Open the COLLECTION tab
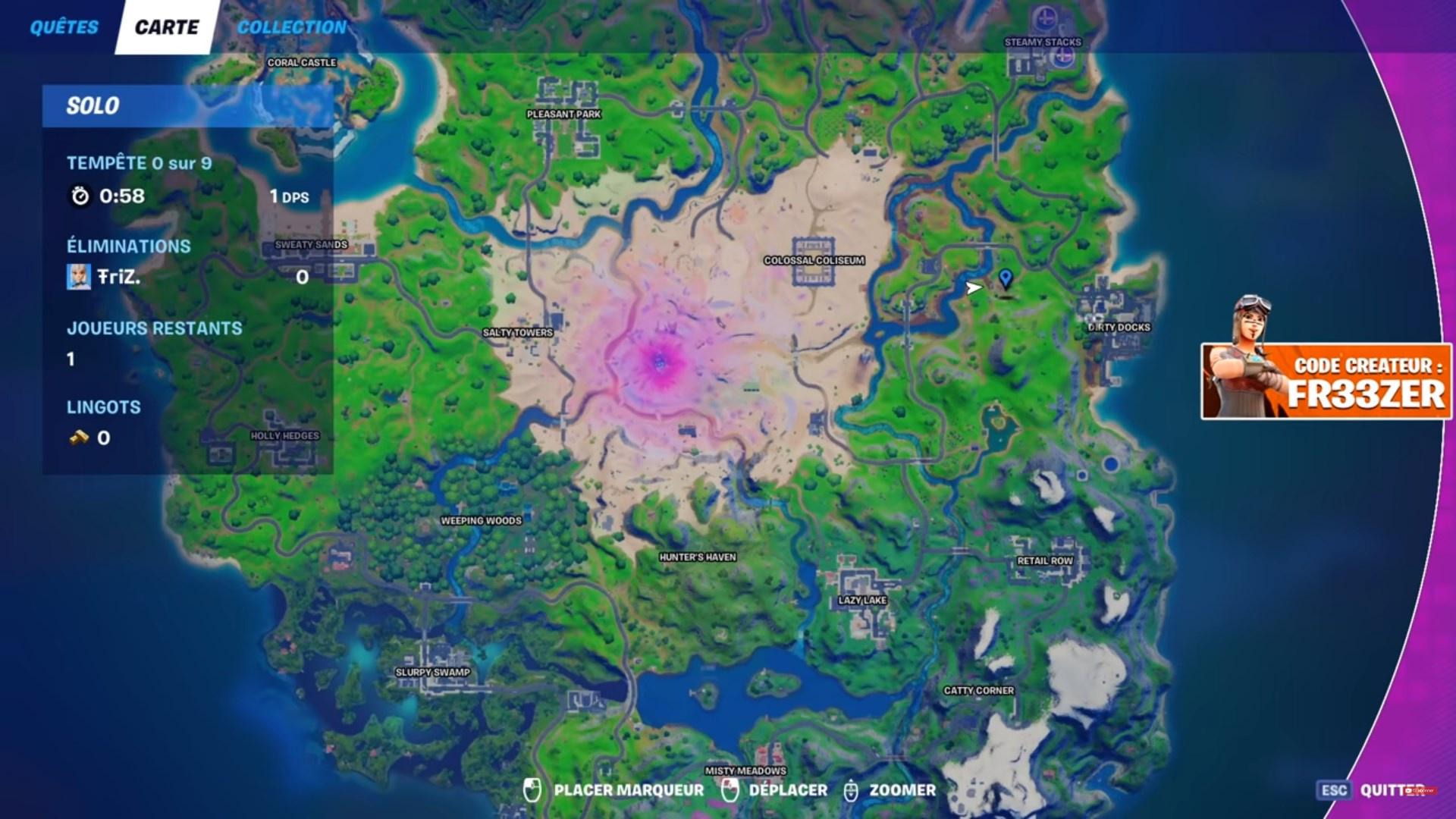 (290, 27)
